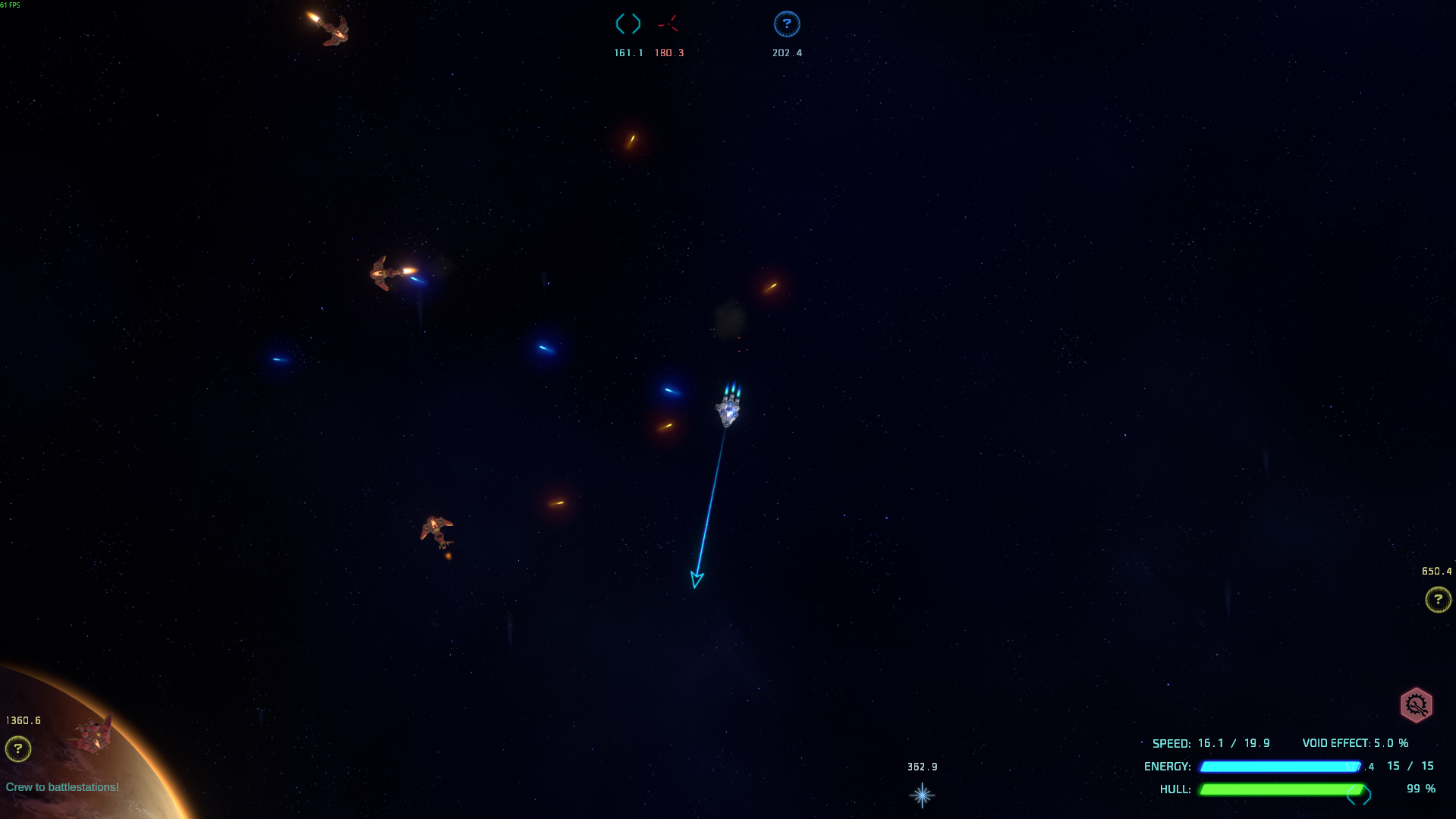
Task: Select the blue question mark marker labeled 202.4
Action: click(787, 24)
